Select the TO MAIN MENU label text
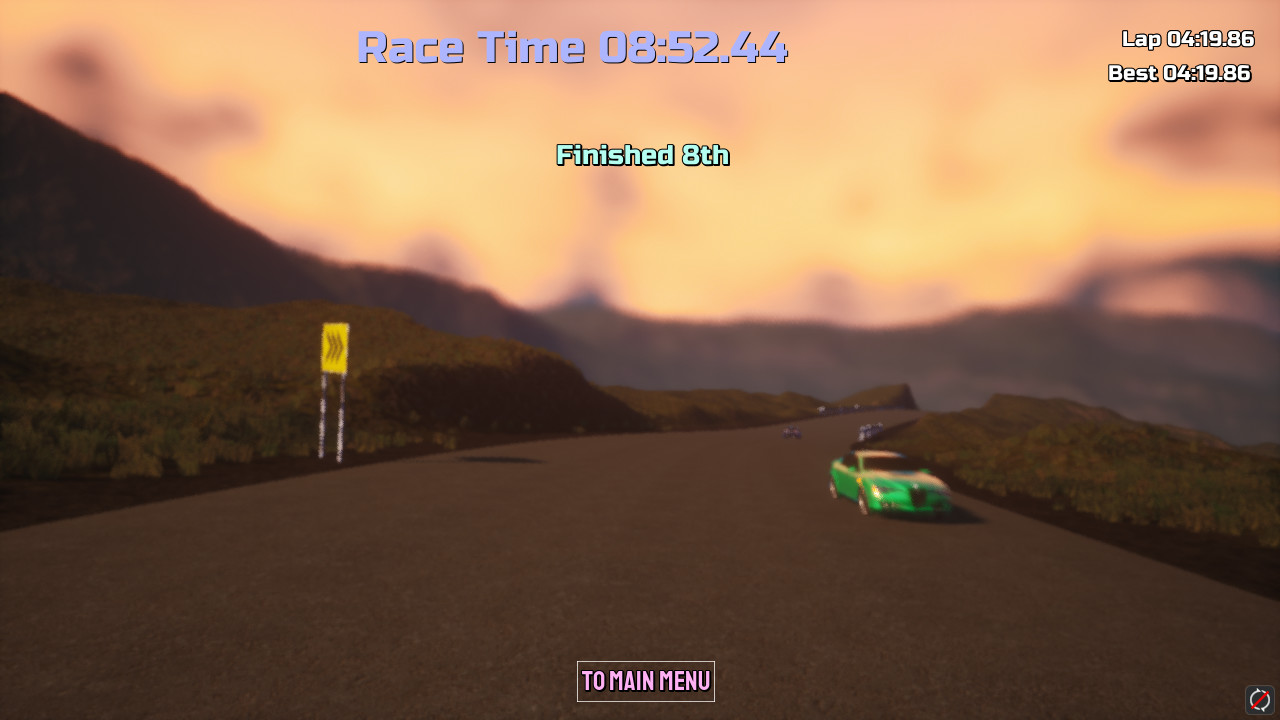The width and height of the screenshot is (1280, 720). [x=645, y=682]
